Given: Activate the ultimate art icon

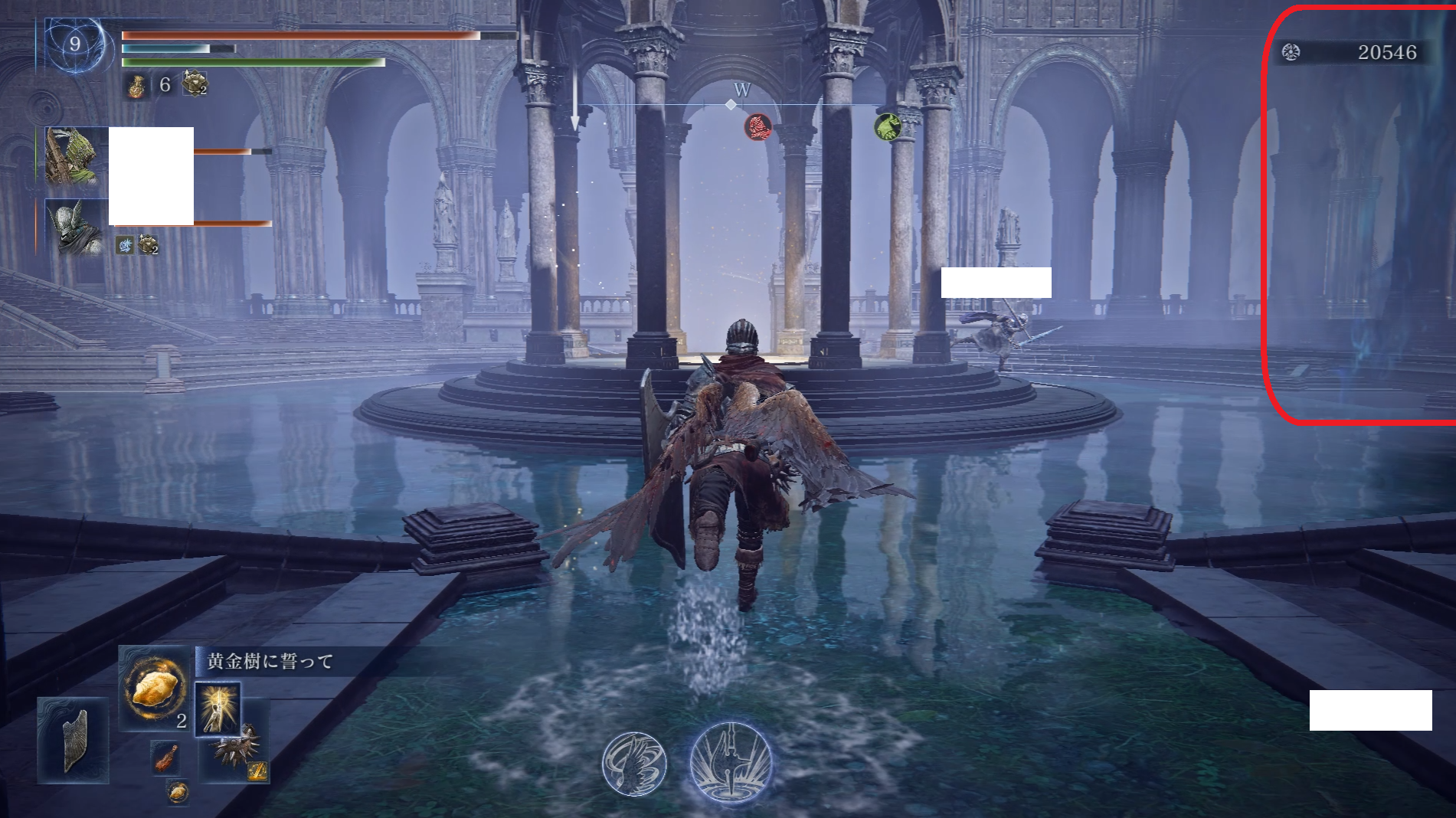Looking at the screenshot, I should (731, 763).
